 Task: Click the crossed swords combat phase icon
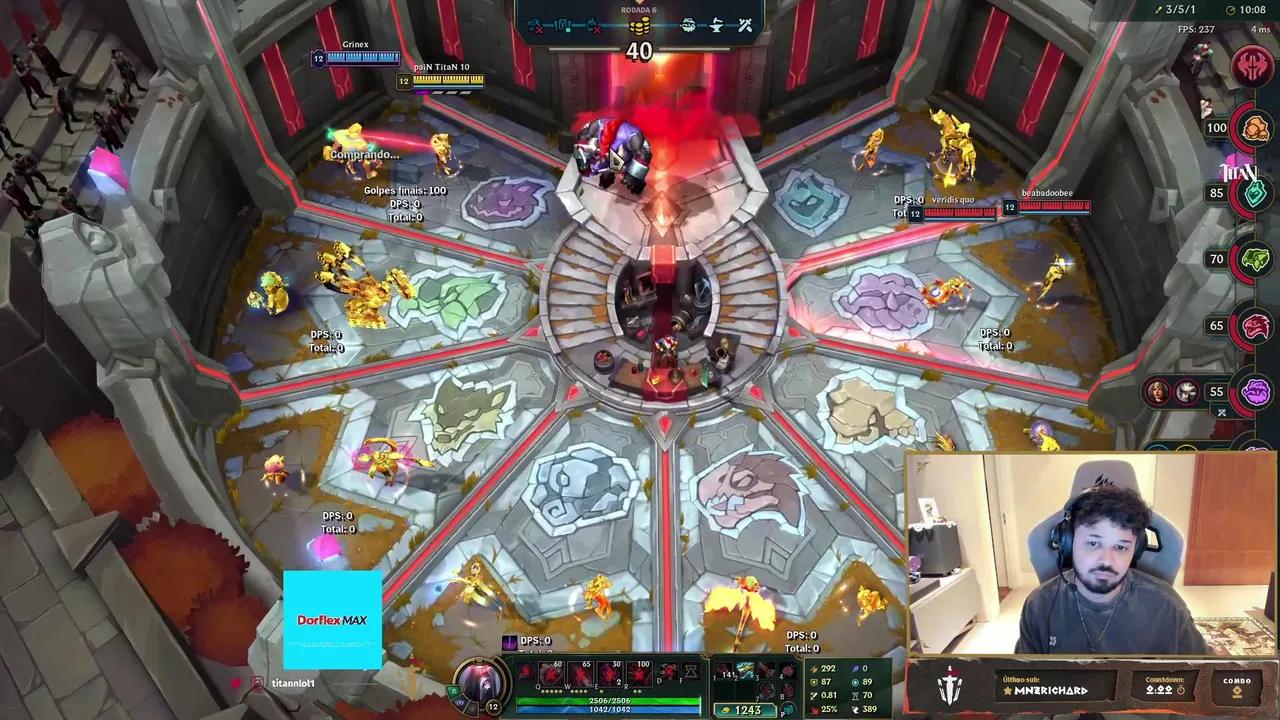[x=745, y=25]
